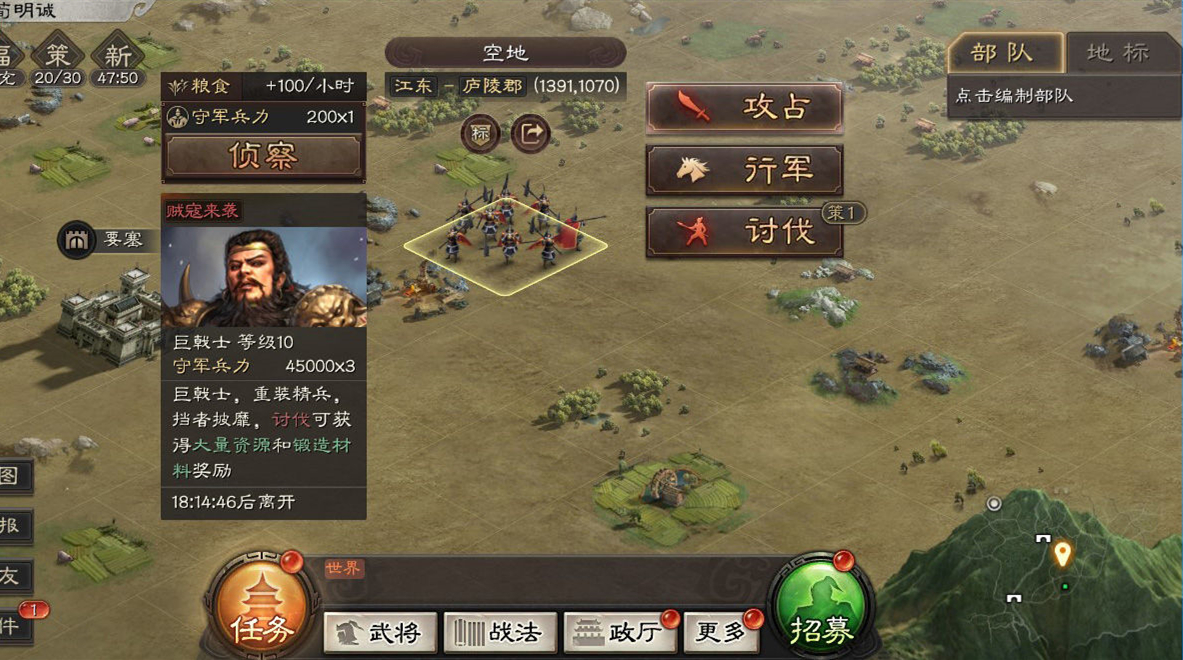1183x660 pixels.
Task: Open the 战法 tactics menu
Action: (x=499, y=632)
